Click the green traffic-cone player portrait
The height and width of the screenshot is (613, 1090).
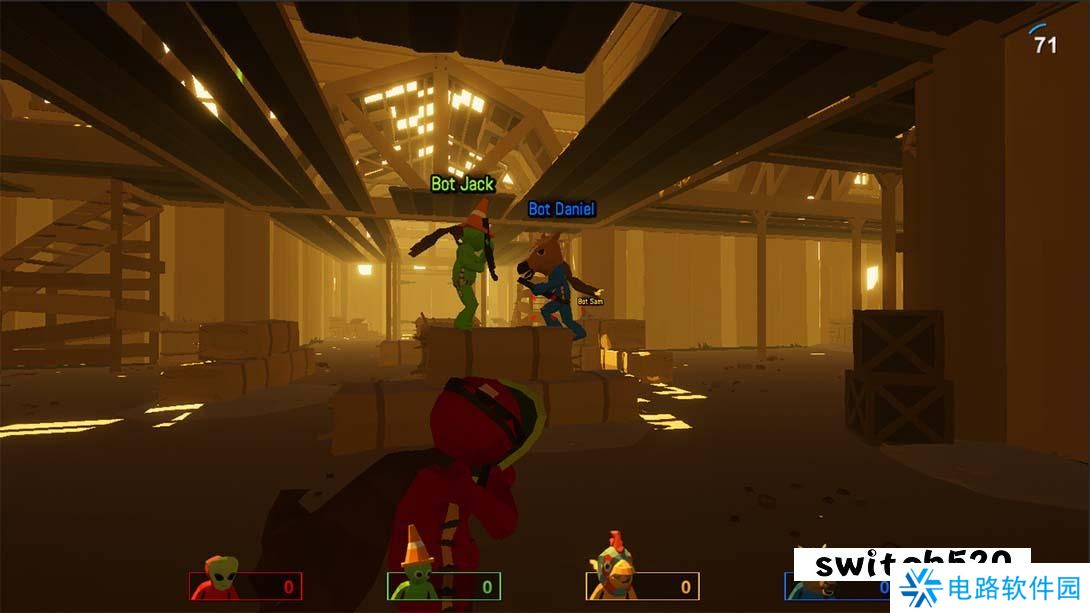point(414,577)
